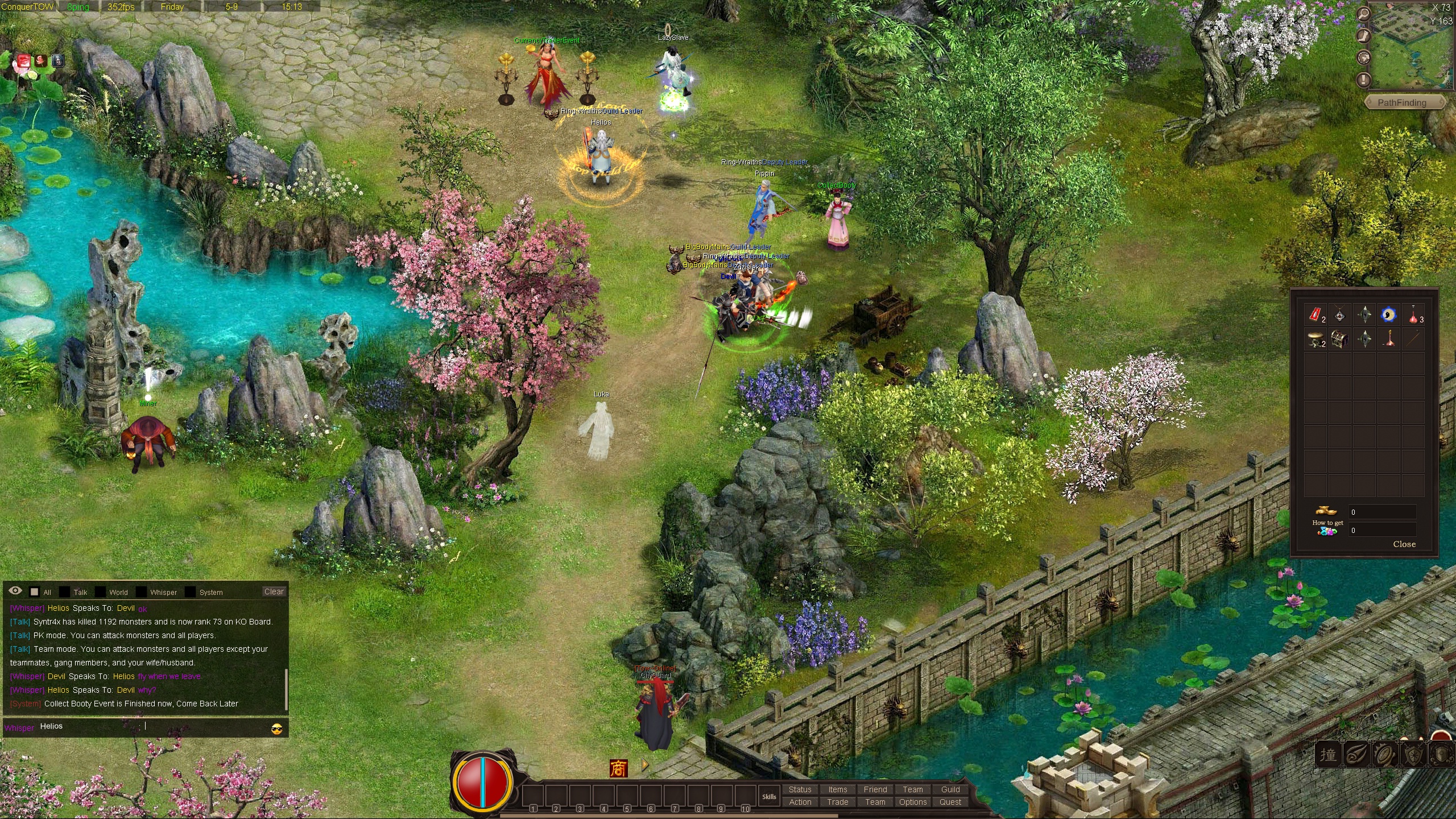Viewport: 1456px width, 819px height.
Task: Clear the chat log
Action: (x=274, y=591)
